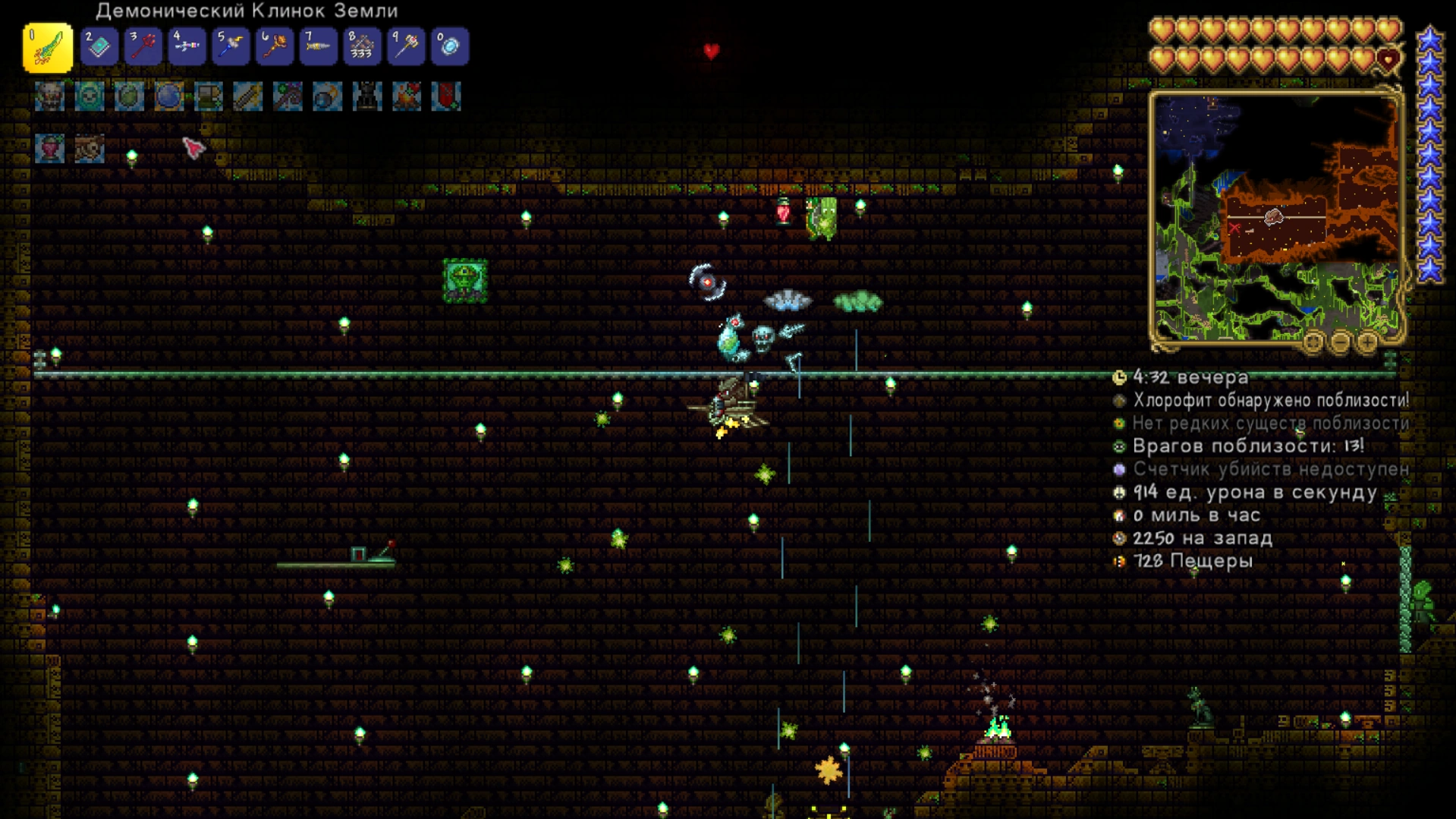The width and height of the screenshot is (1456, 819).
Task: Select the green demonic earth blade slot
Action: point(48,48)
